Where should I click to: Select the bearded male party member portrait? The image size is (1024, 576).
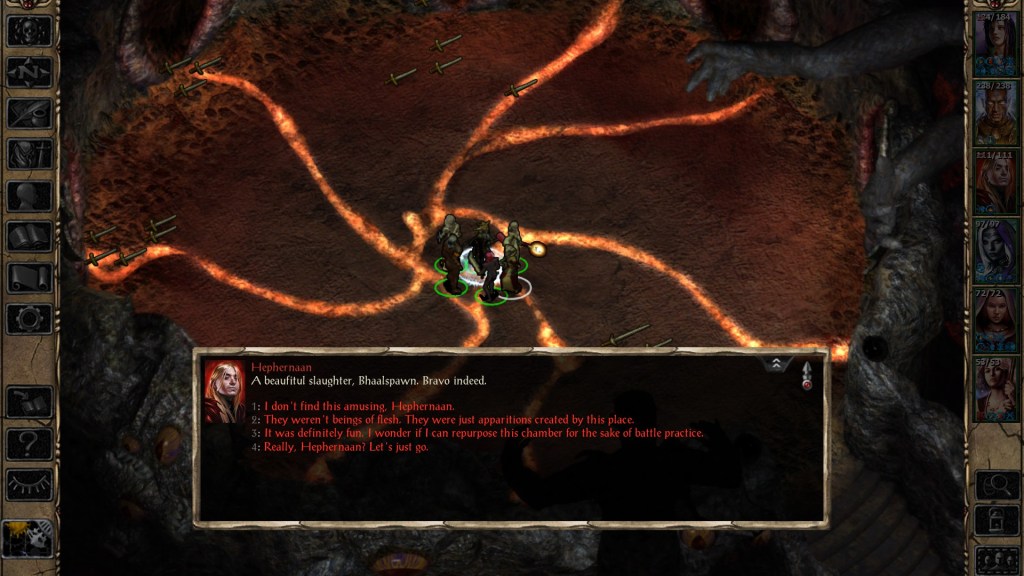pos(996,113)
